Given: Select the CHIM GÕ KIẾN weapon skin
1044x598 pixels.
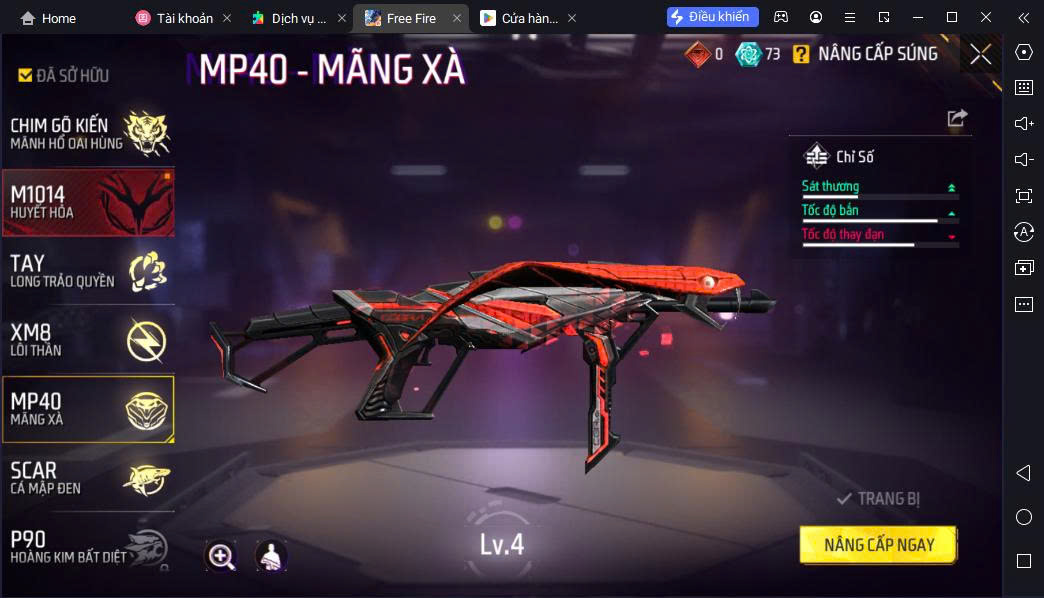Looking at the screenshot, I should coord(88,133).
